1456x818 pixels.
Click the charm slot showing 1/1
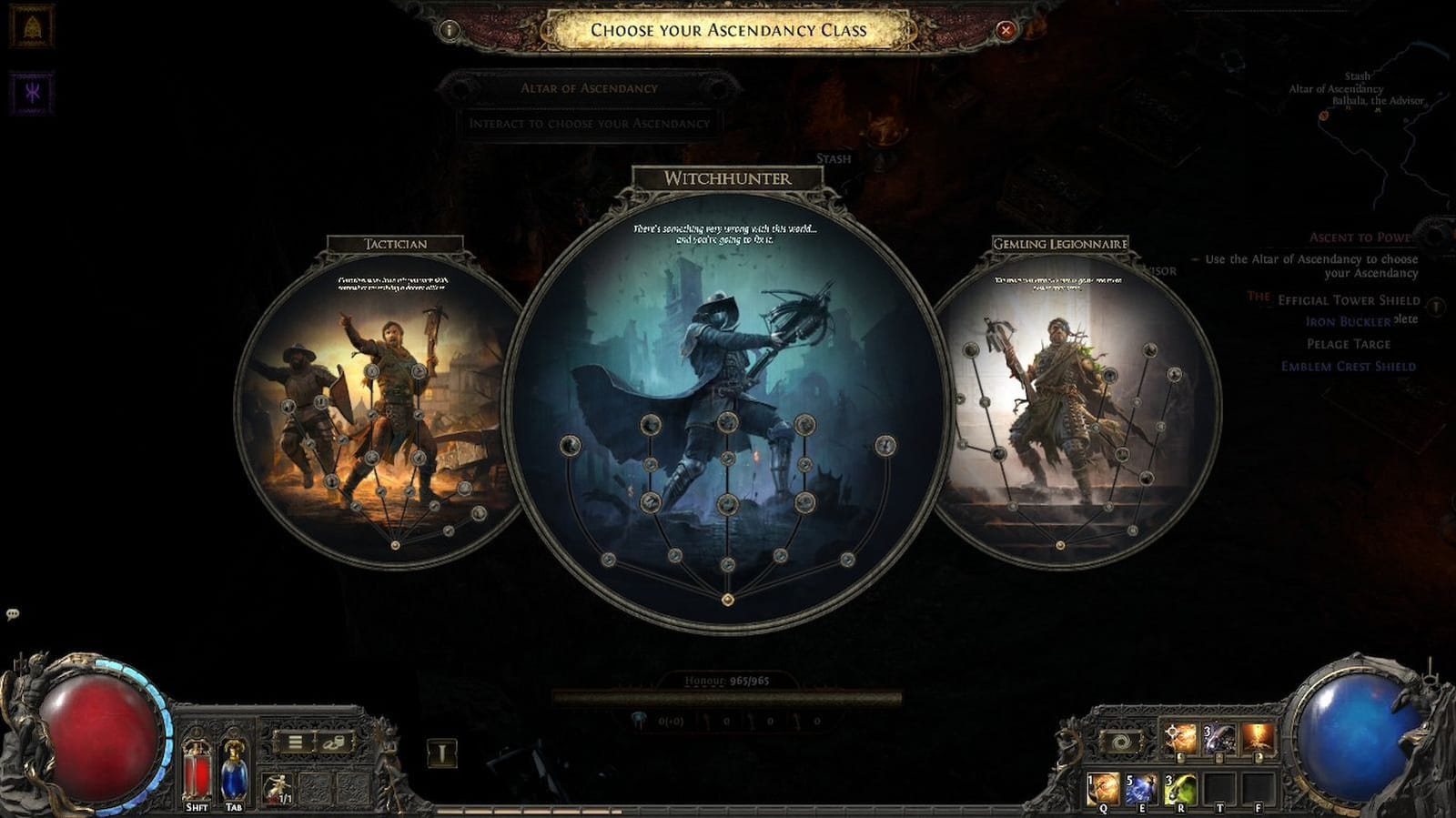point(275,784)
